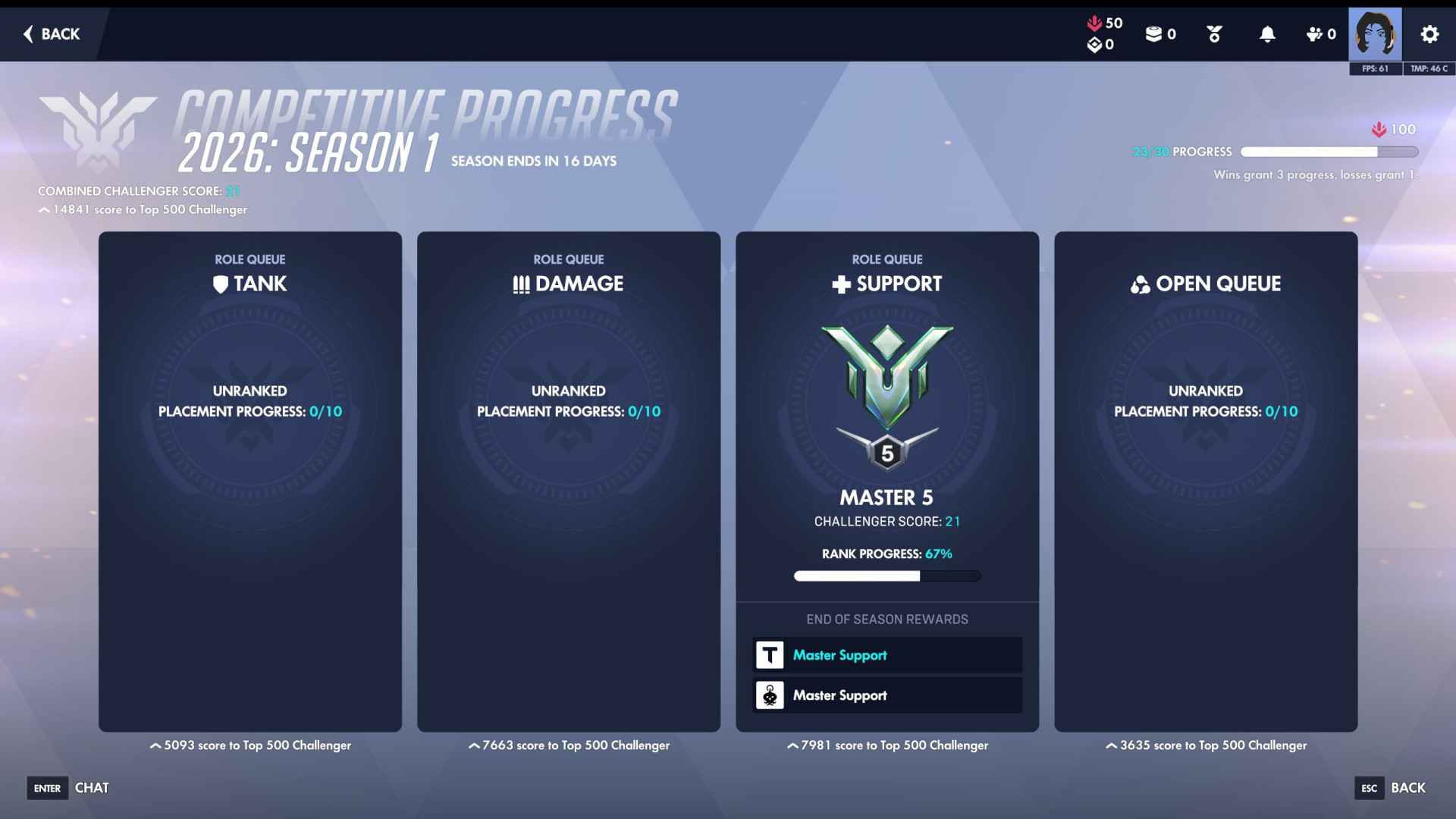
Task: Click the player avatar portrait
Action: [1374, 34]
